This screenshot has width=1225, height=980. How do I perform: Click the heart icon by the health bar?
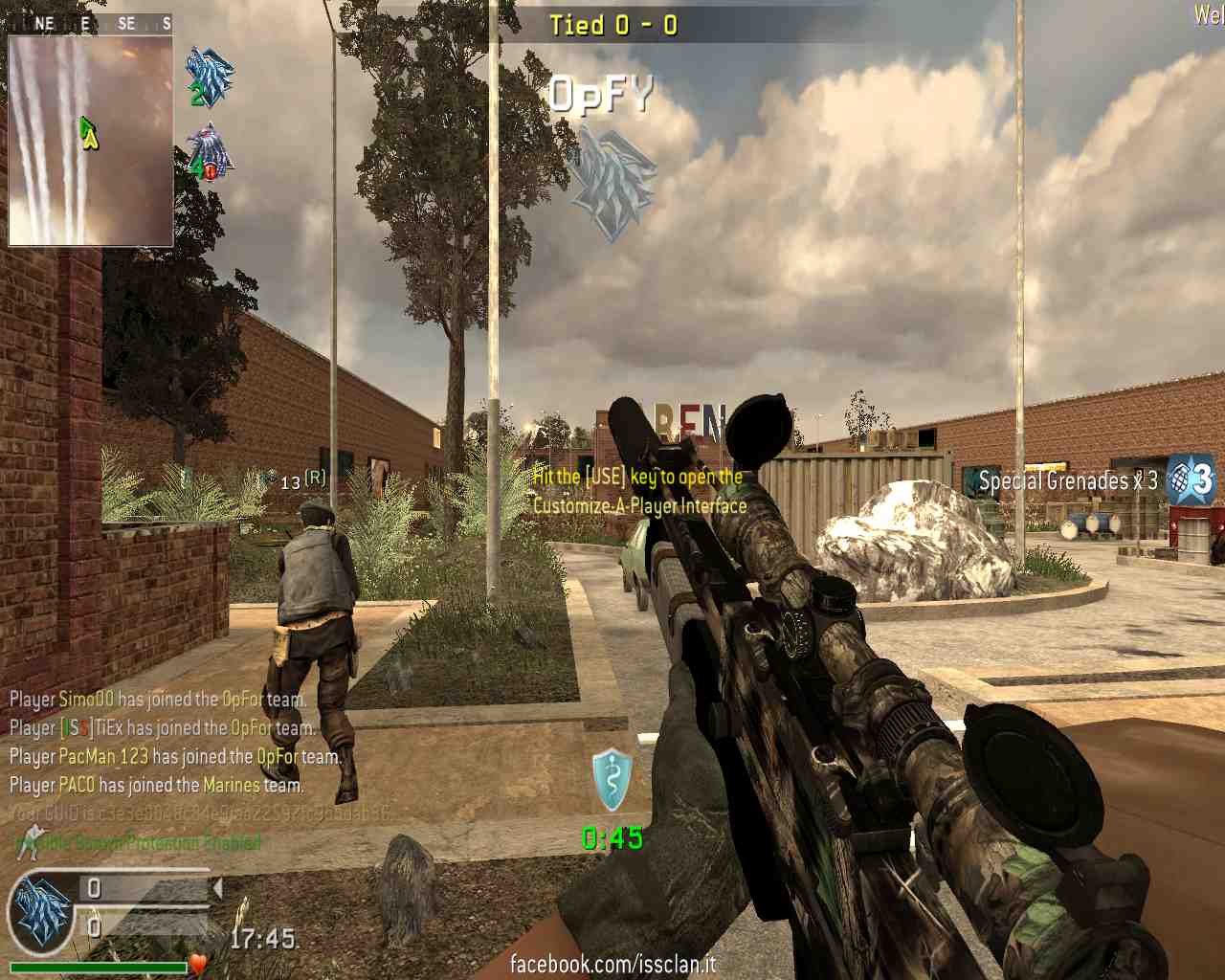tap(199, 964)
